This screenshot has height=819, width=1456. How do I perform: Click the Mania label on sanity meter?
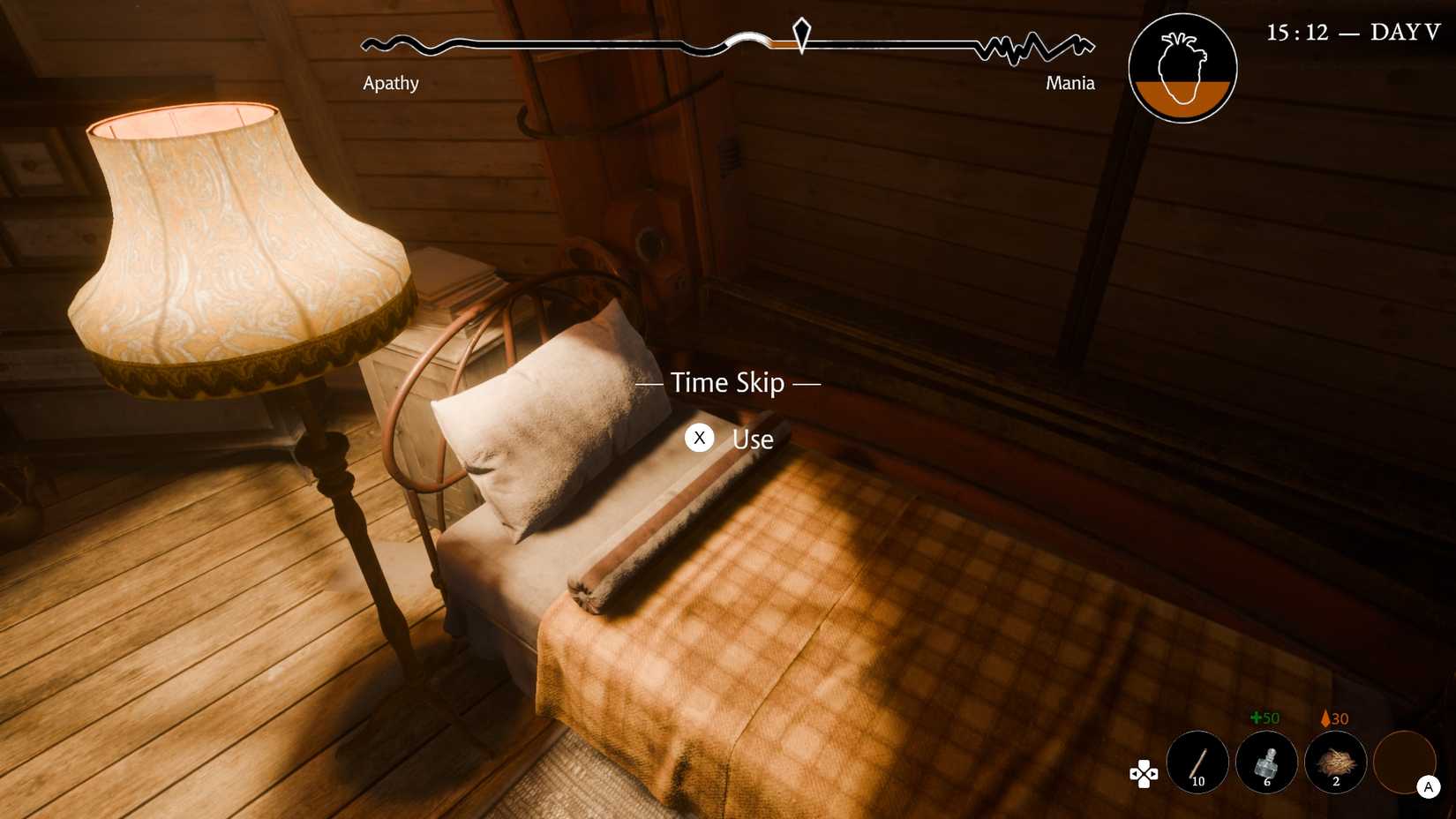[1069, 82]
